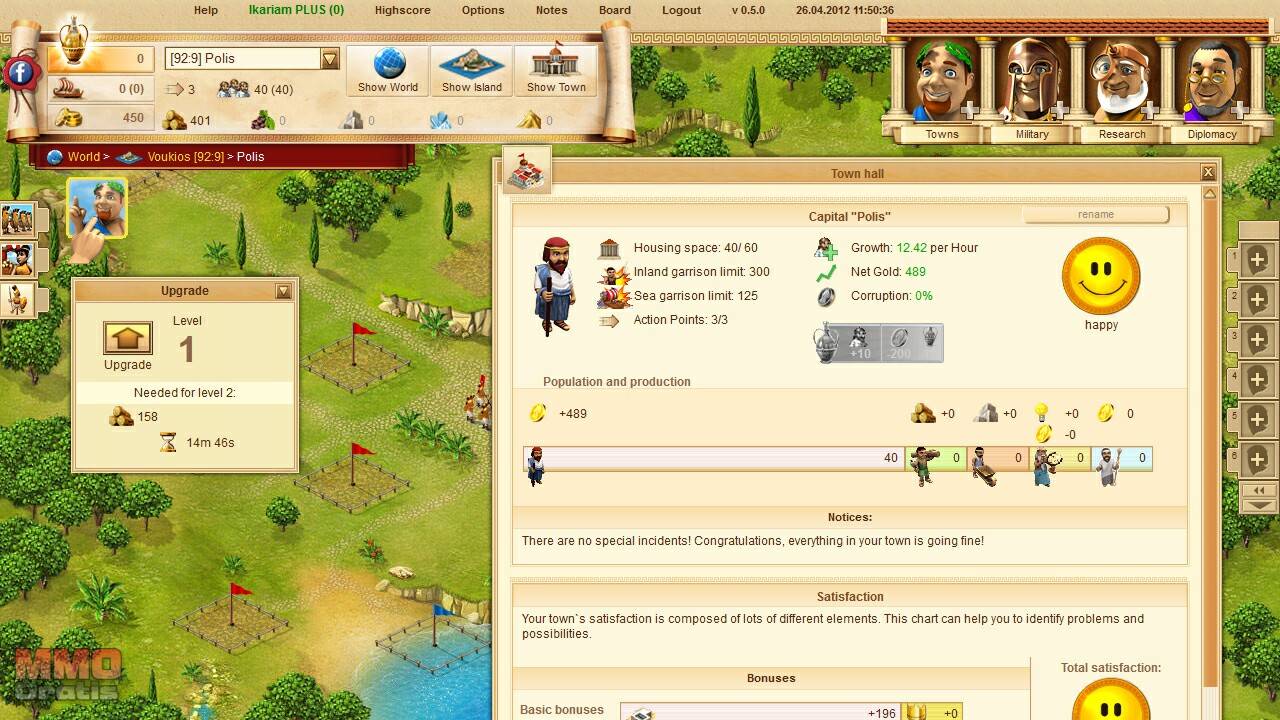This screenshot has height=720, width=1280.
Task: Log out of the game
Action: point(681,10)
